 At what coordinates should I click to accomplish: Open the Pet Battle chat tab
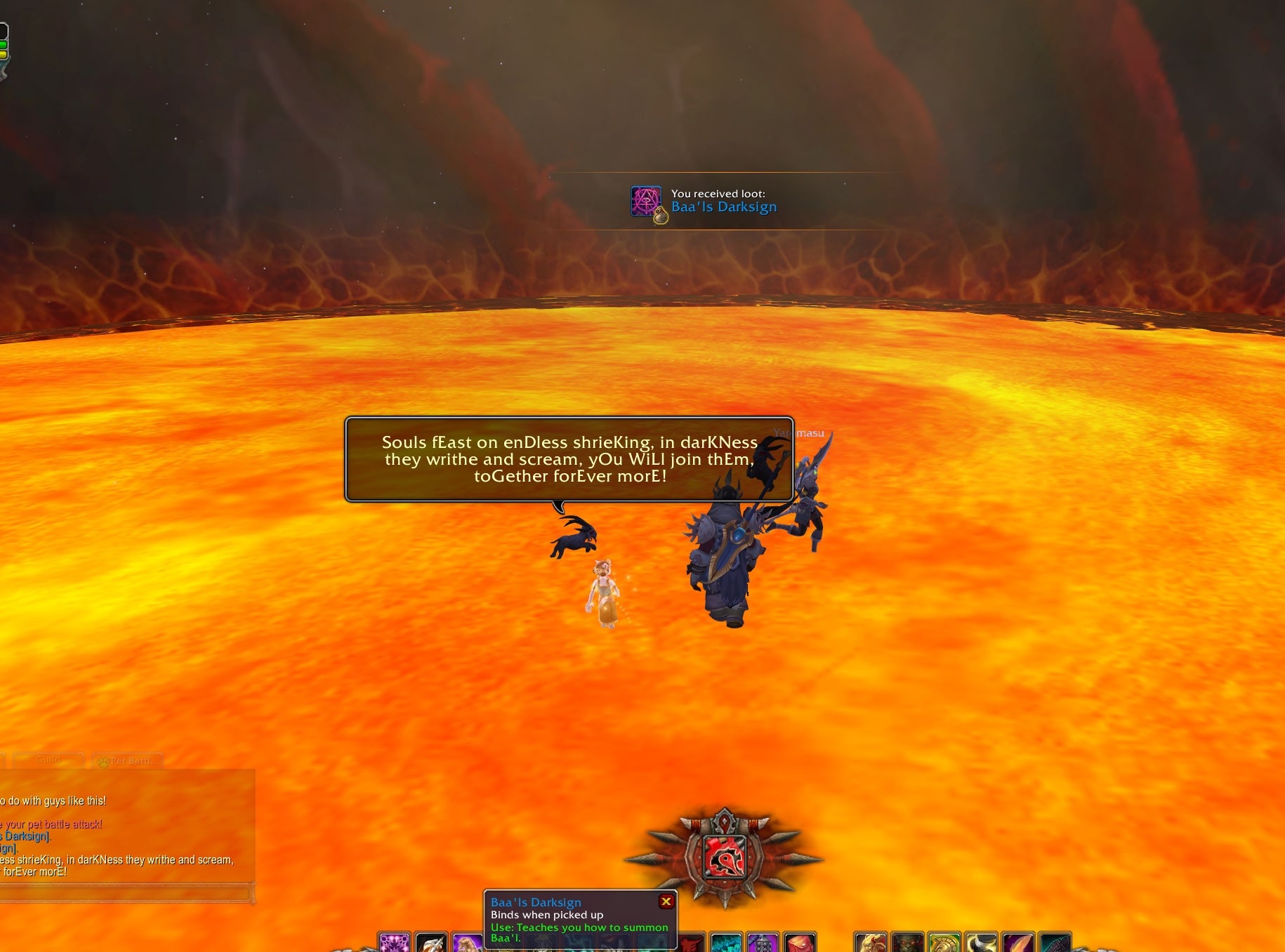click(128, 761)
